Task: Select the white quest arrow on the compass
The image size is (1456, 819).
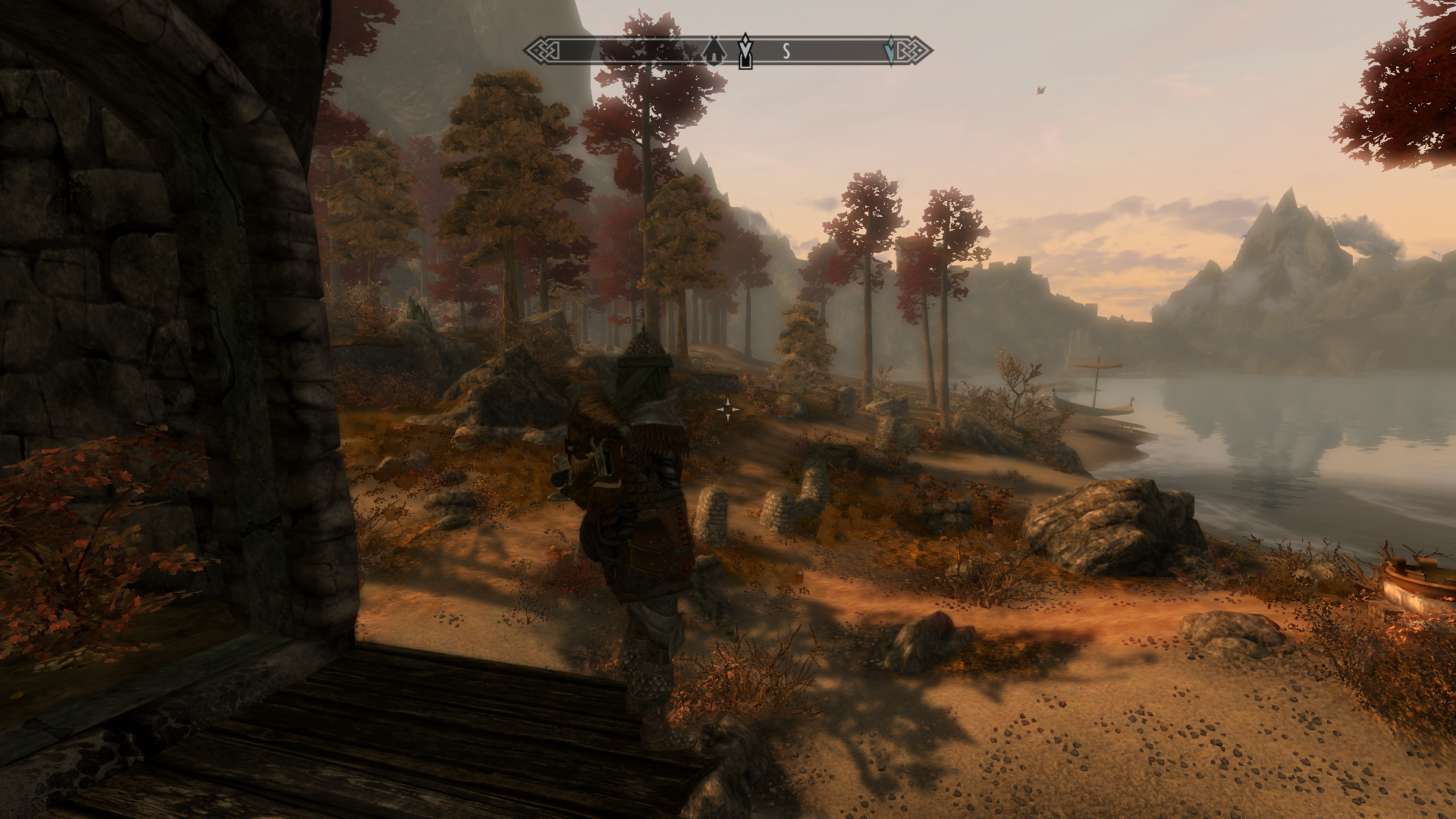Action: click(x=745, y=51)
